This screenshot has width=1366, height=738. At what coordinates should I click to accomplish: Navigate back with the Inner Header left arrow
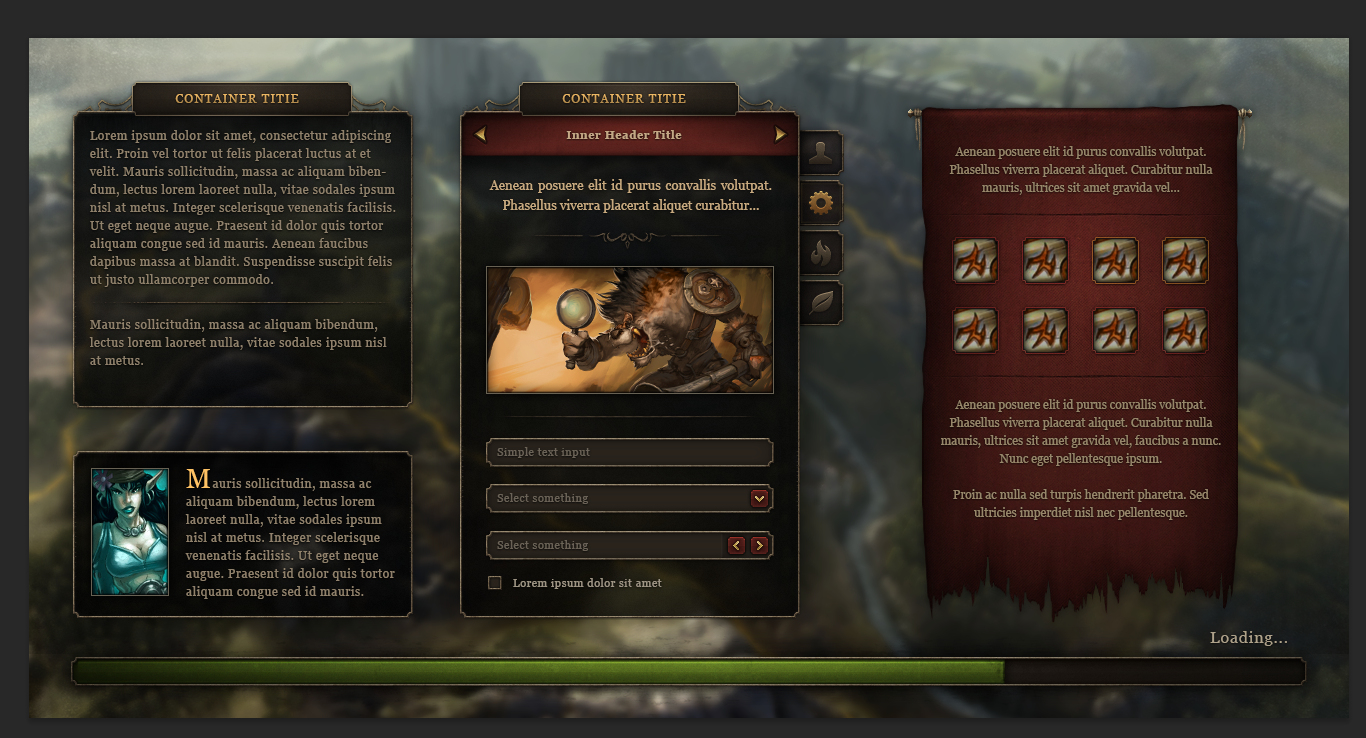point(479,134)
